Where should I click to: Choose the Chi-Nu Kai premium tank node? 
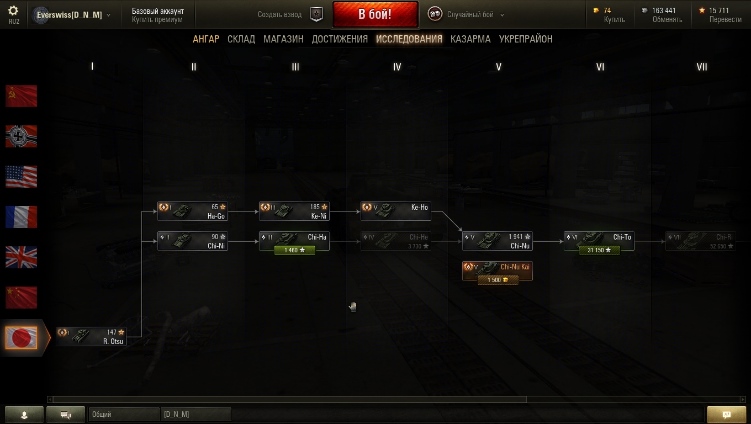point(497,267)
